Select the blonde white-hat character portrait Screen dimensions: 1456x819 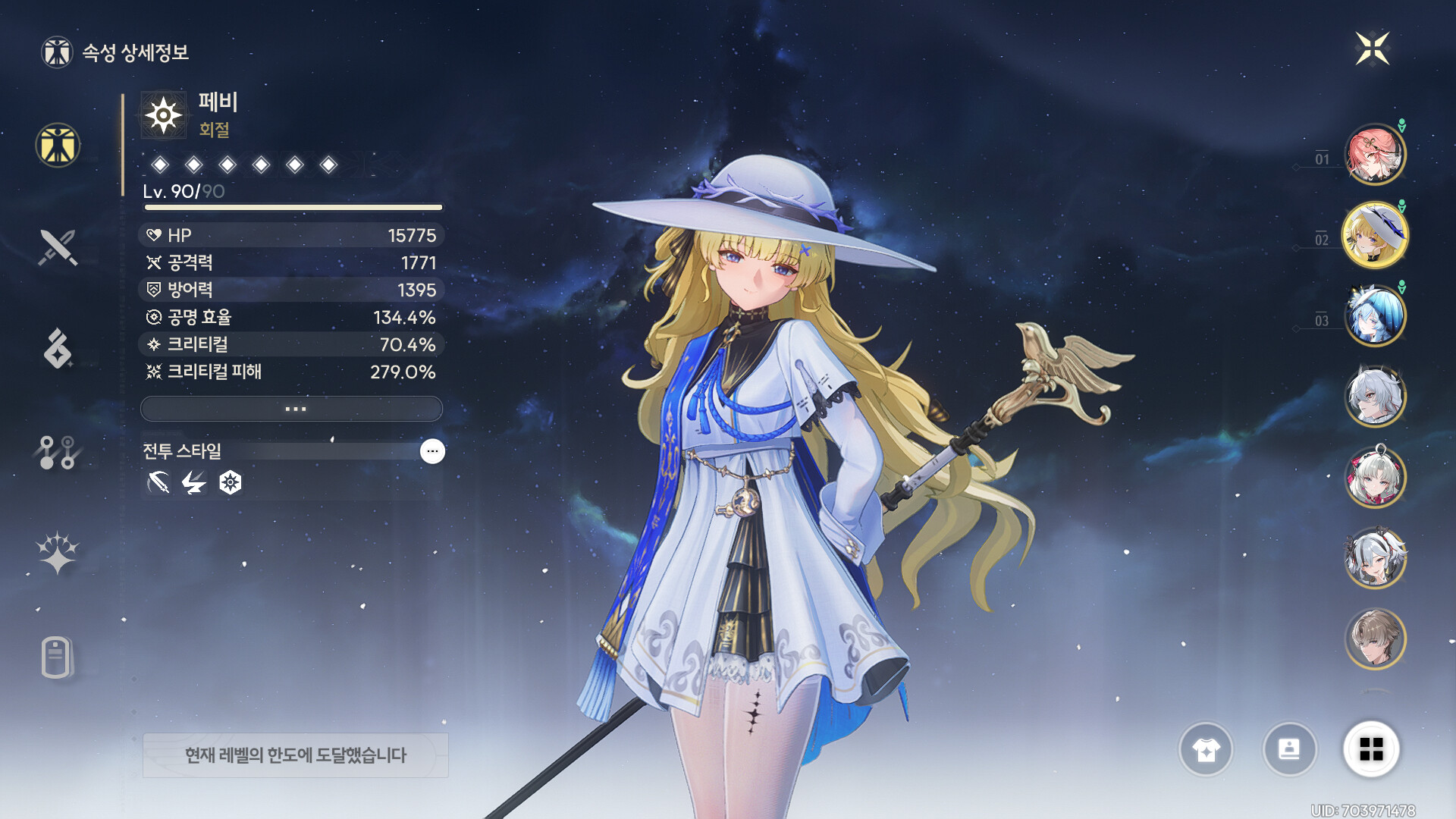click(x=1374, y=236)
